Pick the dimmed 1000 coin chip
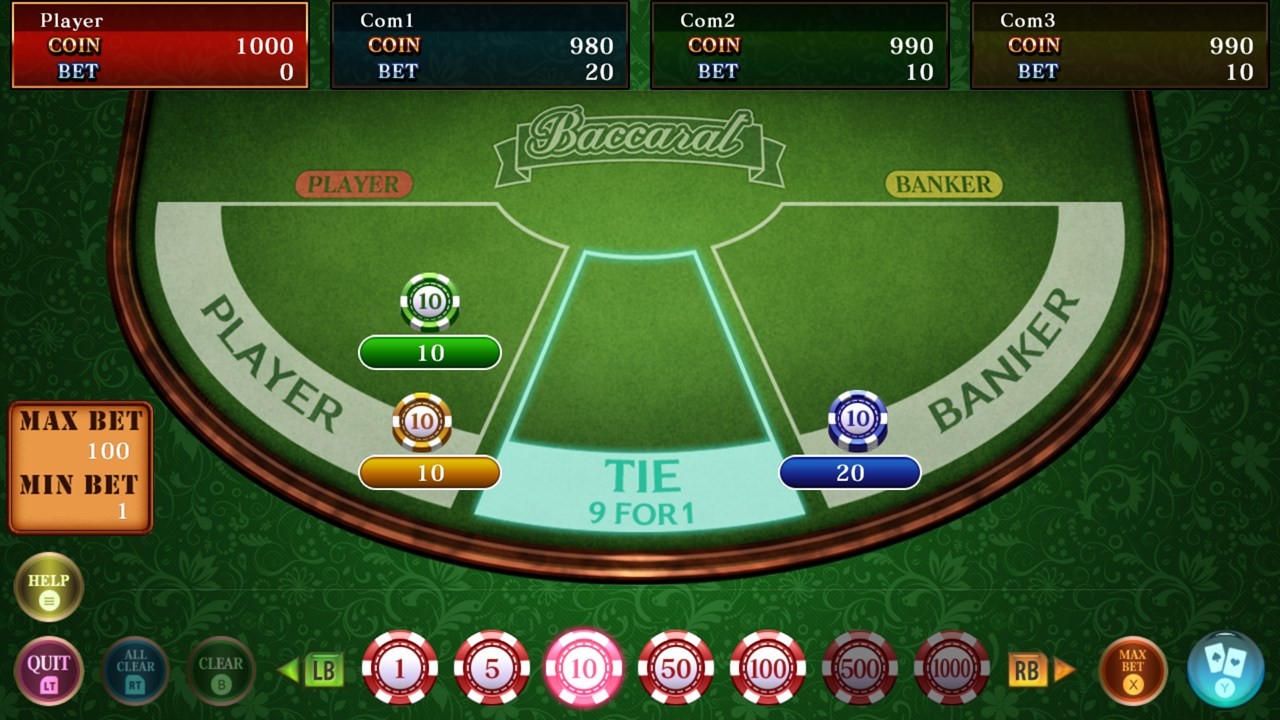The width and height of the screenshot is (1280, 720). point(952,668)
